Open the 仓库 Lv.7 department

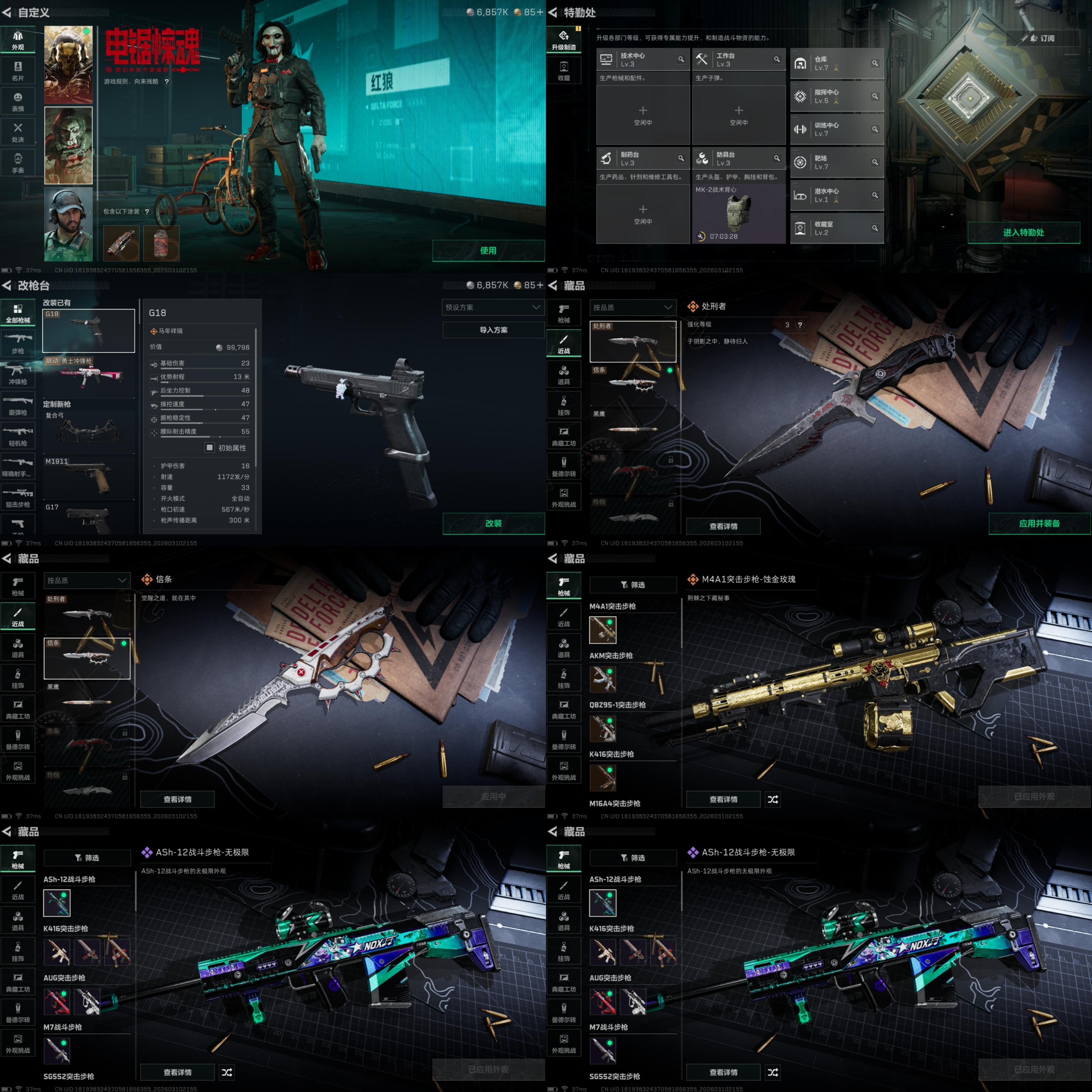click(x=837, y=63)
